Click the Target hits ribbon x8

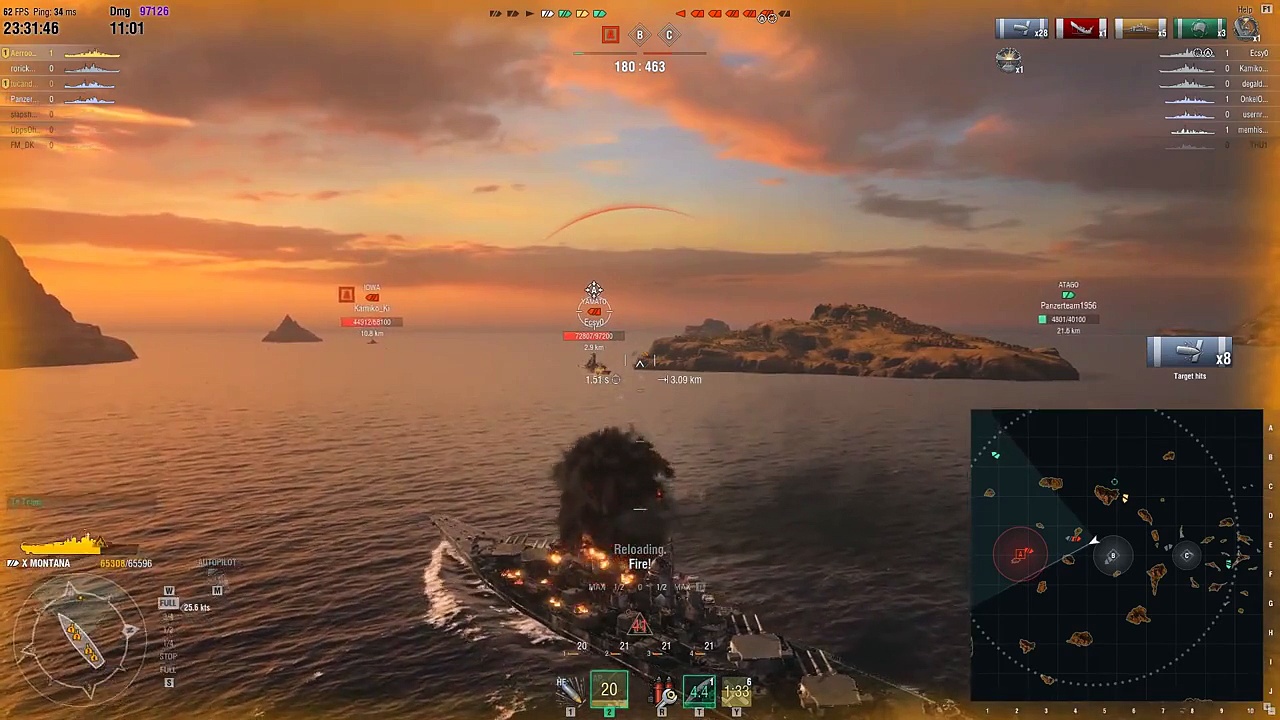[x=1190, y=354]
